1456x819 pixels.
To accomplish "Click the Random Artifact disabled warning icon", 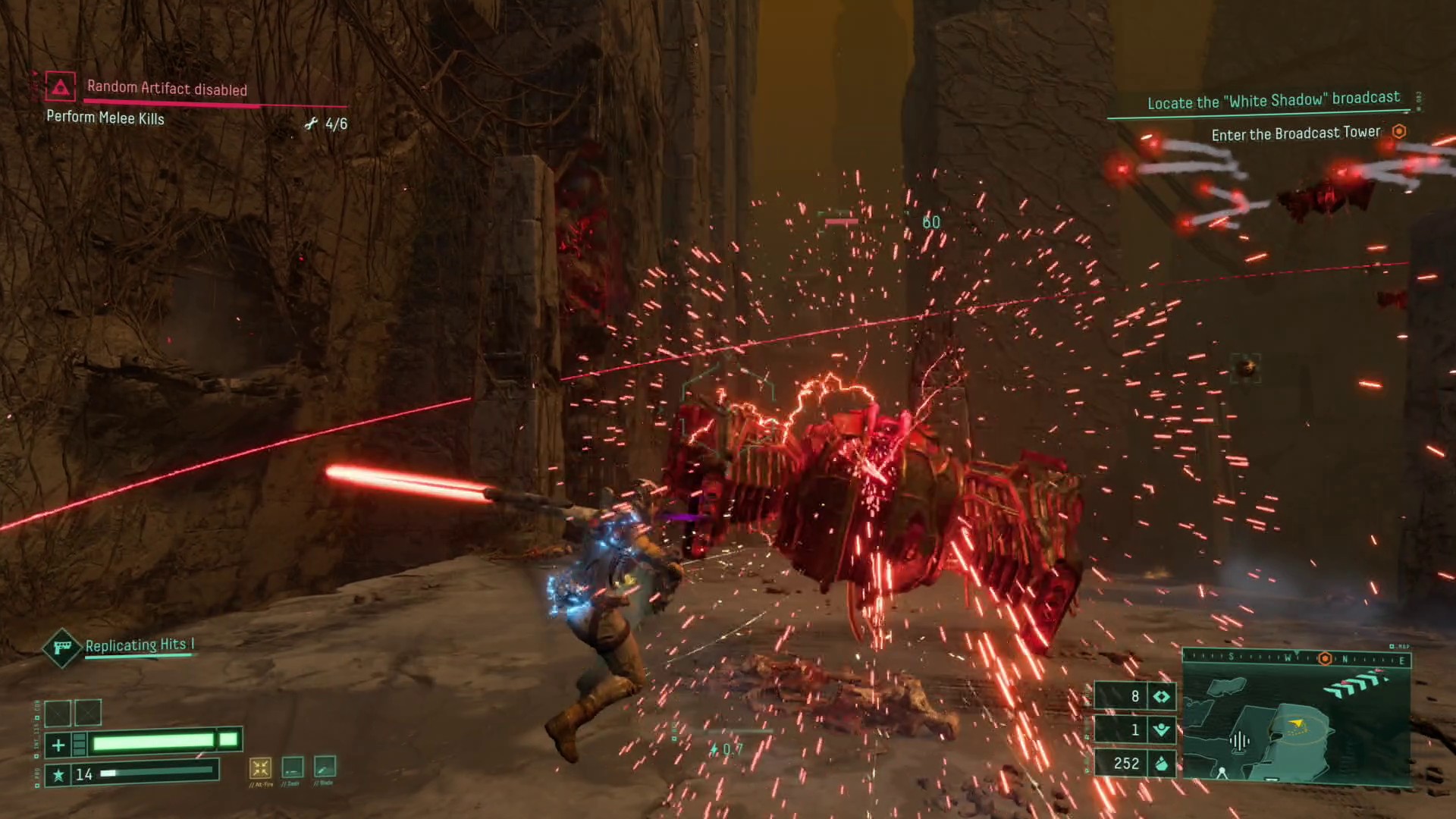I will (60, 87).
